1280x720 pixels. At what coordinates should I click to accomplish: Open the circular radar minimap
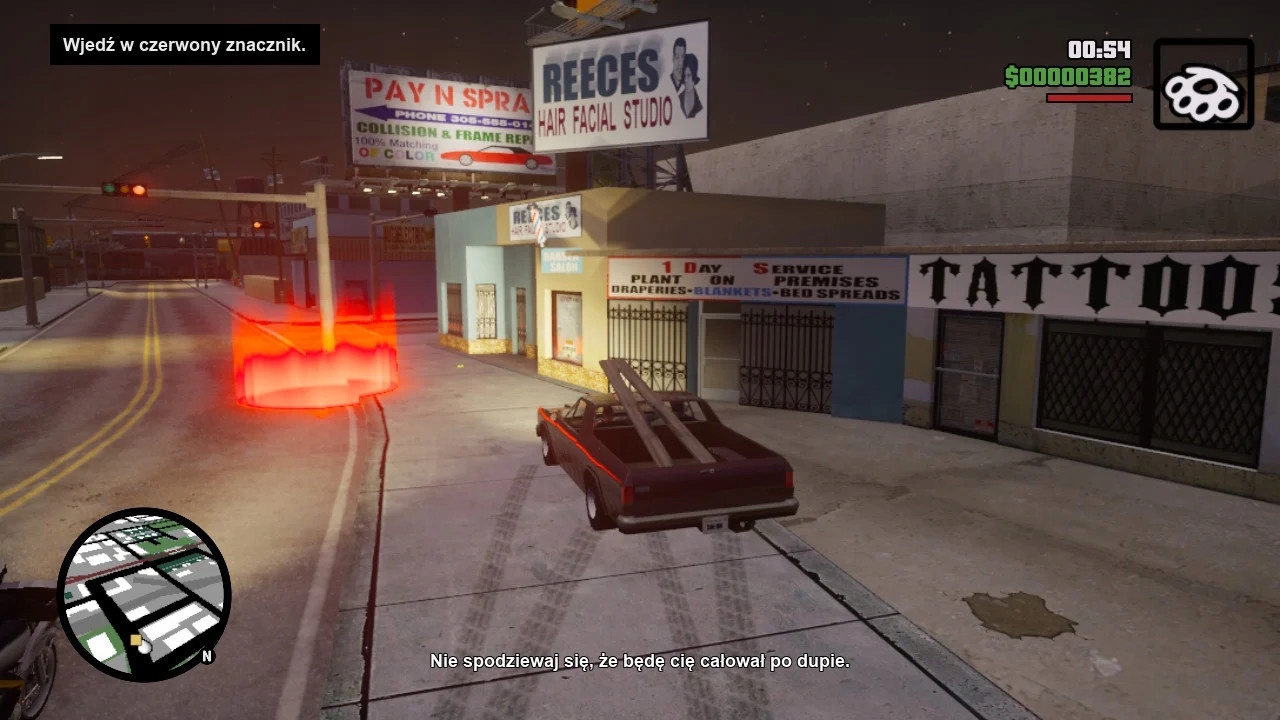tap(144, 594)
